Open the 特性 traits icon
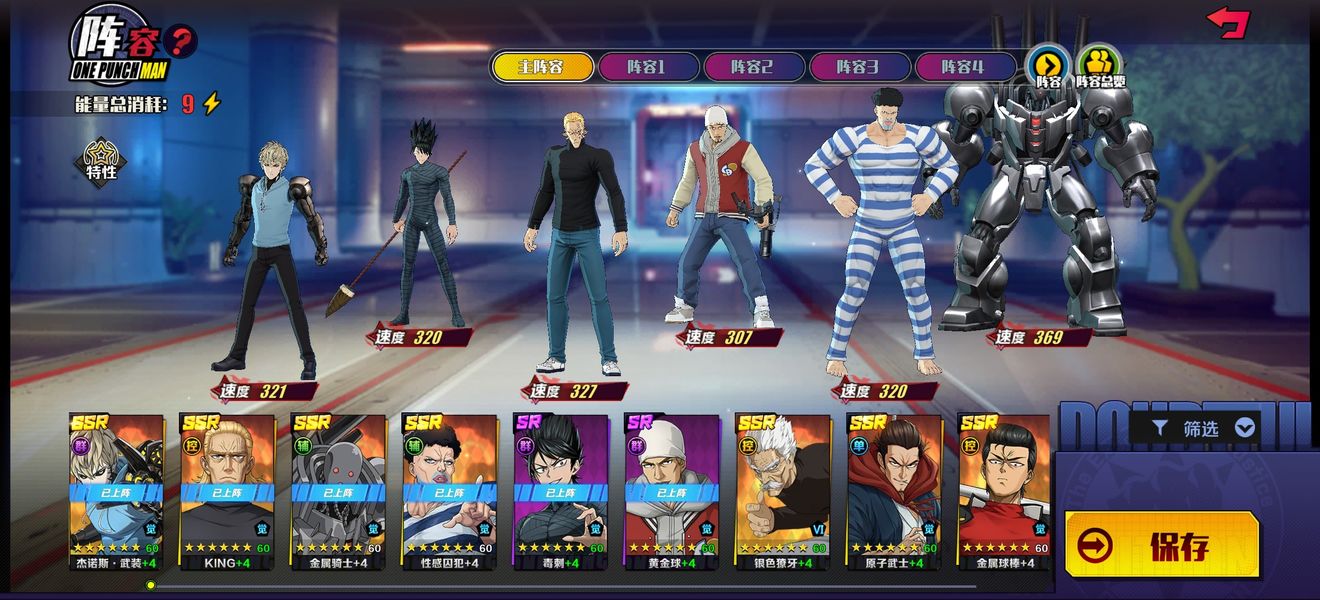1320x600 pixels. coord(102,162)
